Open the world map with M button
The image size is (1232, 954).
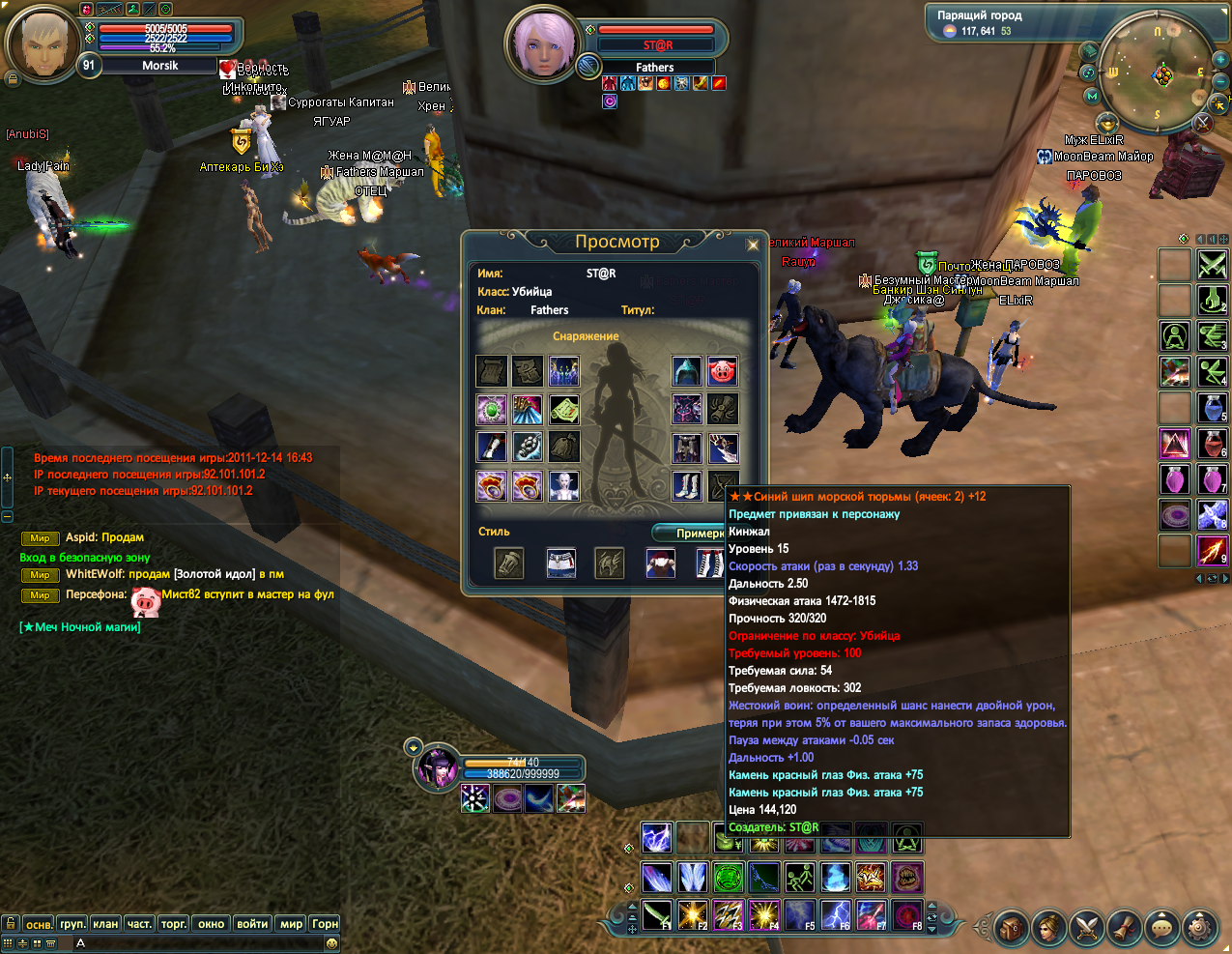point(1093,96)
